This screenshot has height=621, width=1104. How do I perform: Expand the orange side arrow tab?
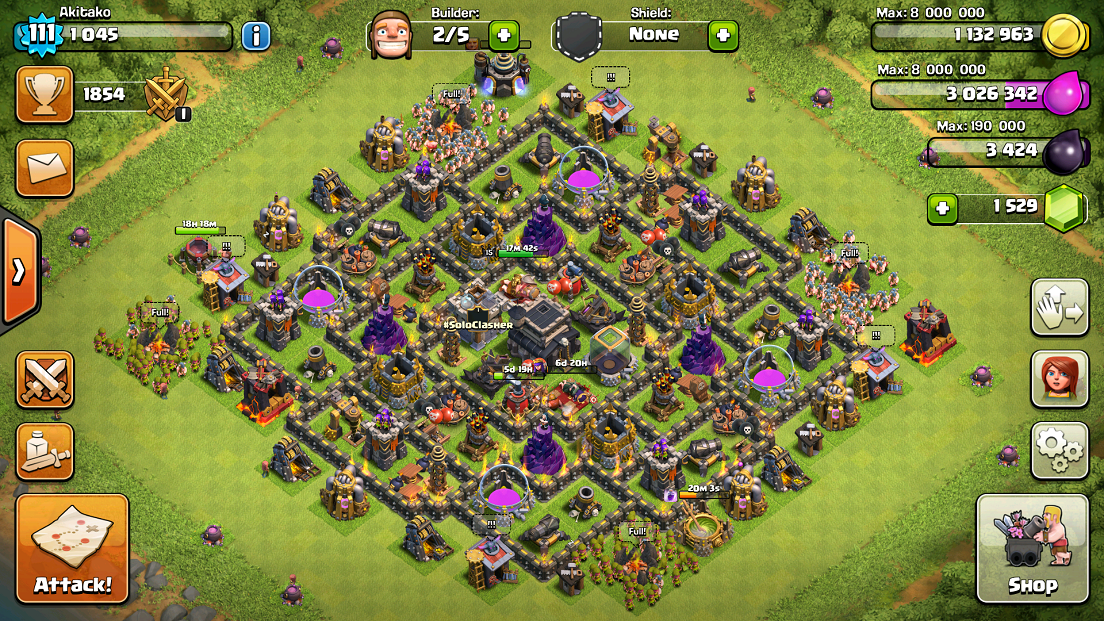coord(19,272)
